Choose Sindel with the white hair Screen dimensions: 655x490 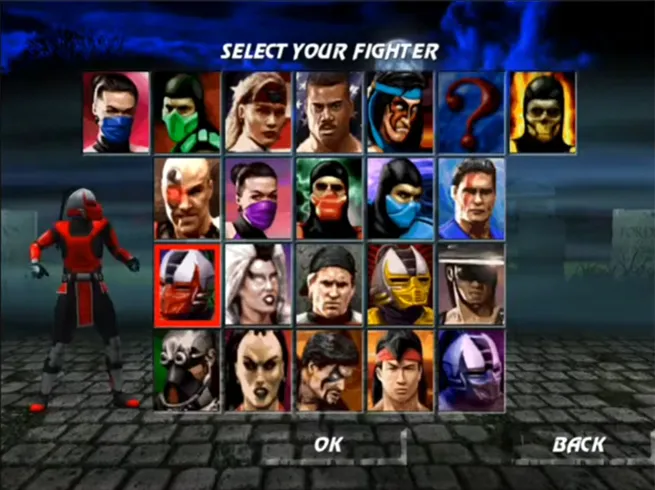pyautogui.click(x=258, y=283)
